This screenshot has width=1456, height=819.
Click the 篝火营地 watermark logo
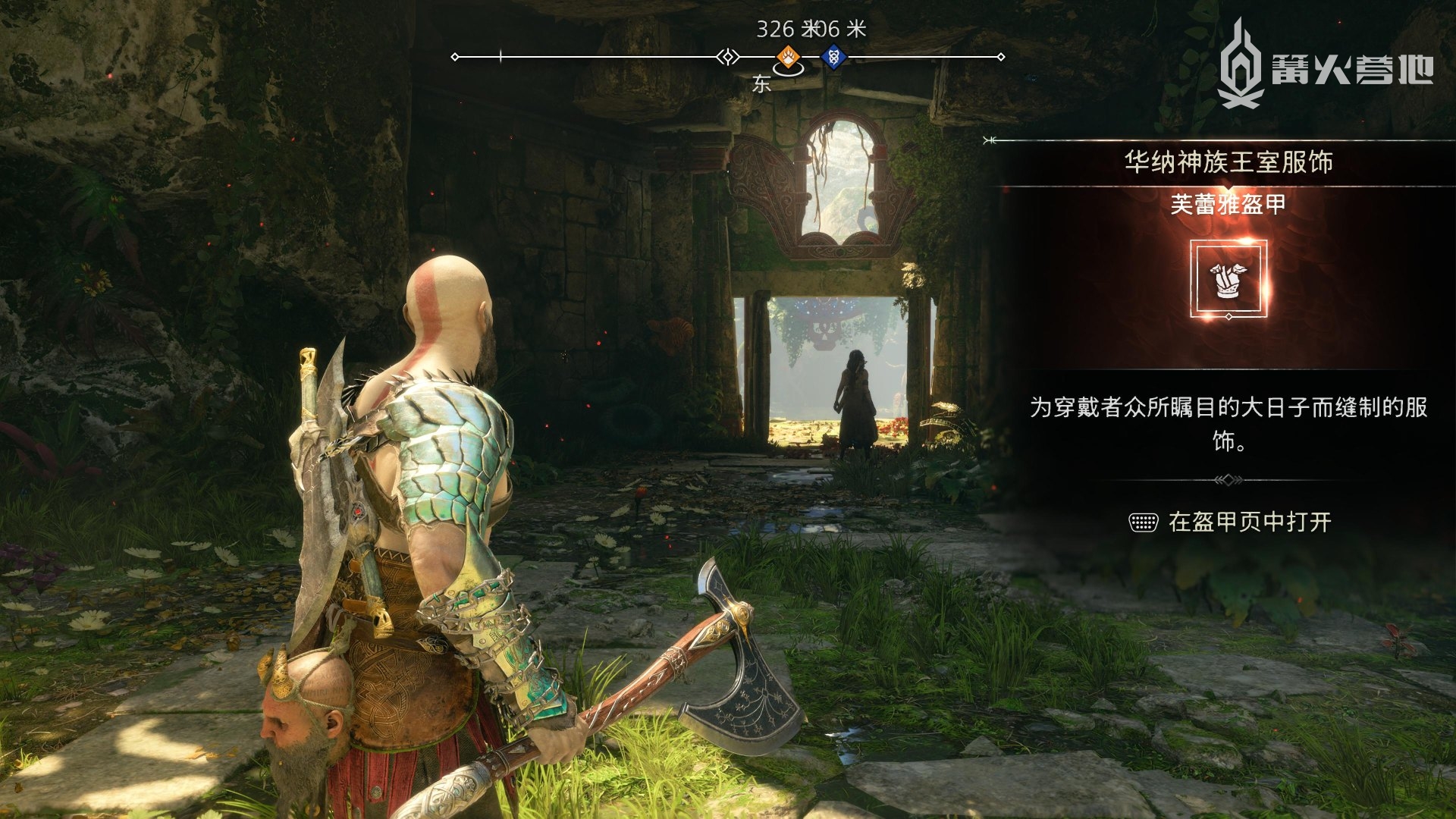click(1325, 66)
